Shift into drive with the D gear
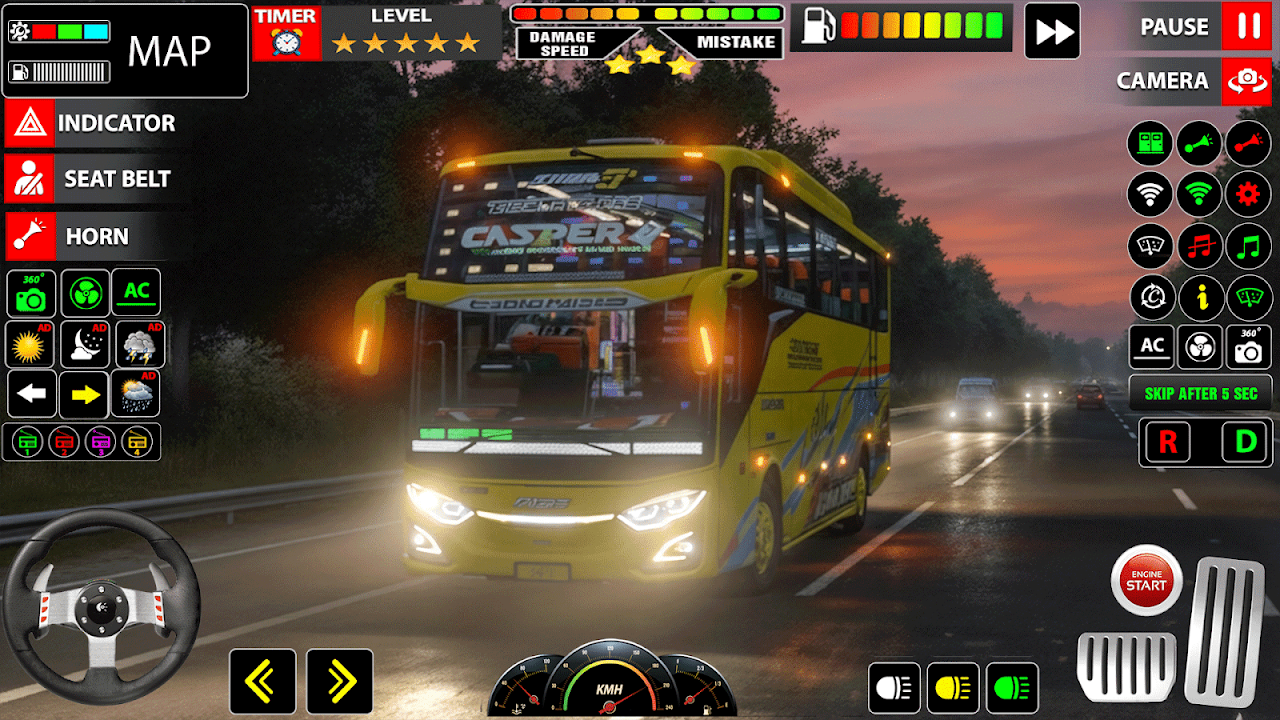Screen dimensions: 1280x720 (x=1246, y=443)
